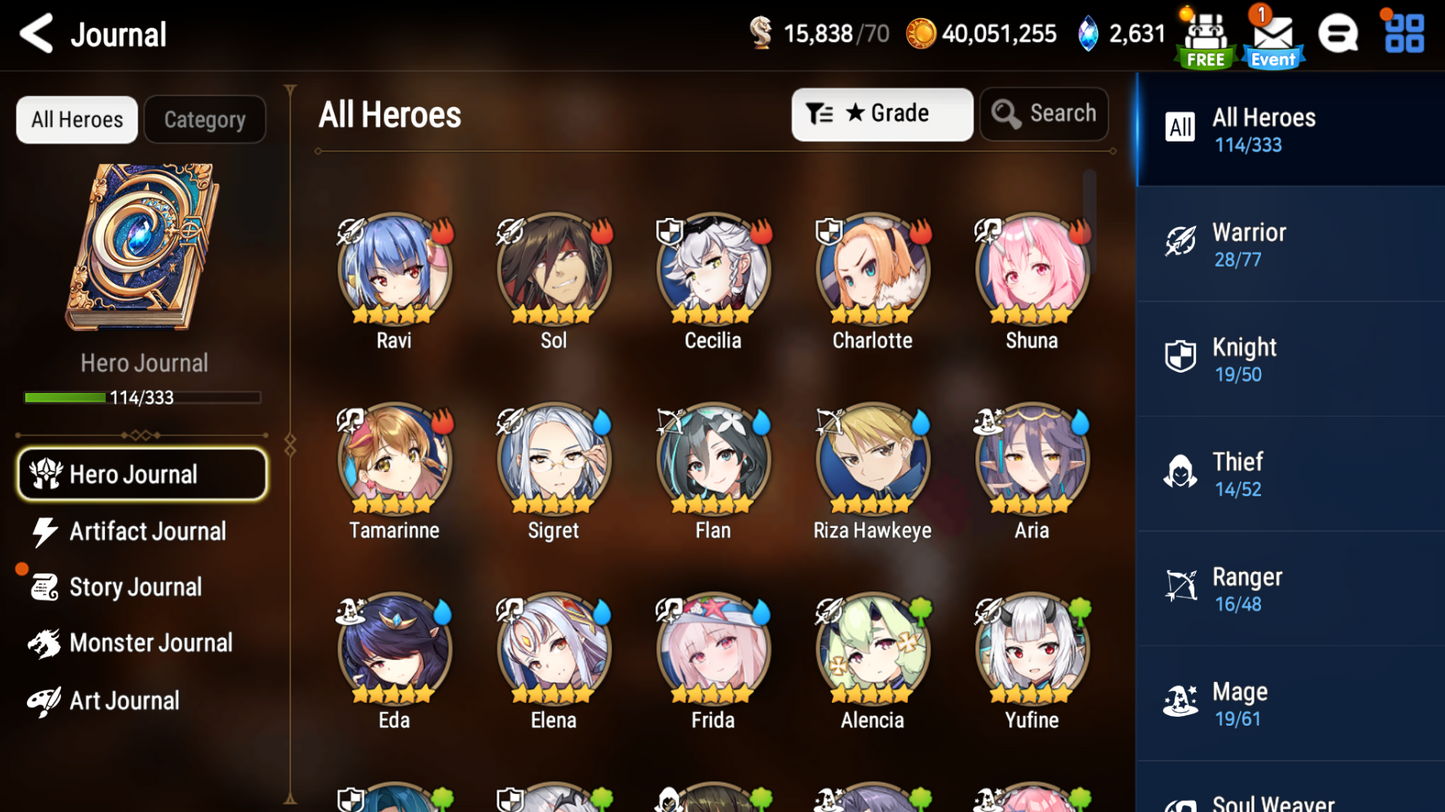
Task: Open the four-square main menu grid
Action: pyautogui.click(x=1404, y=34)
